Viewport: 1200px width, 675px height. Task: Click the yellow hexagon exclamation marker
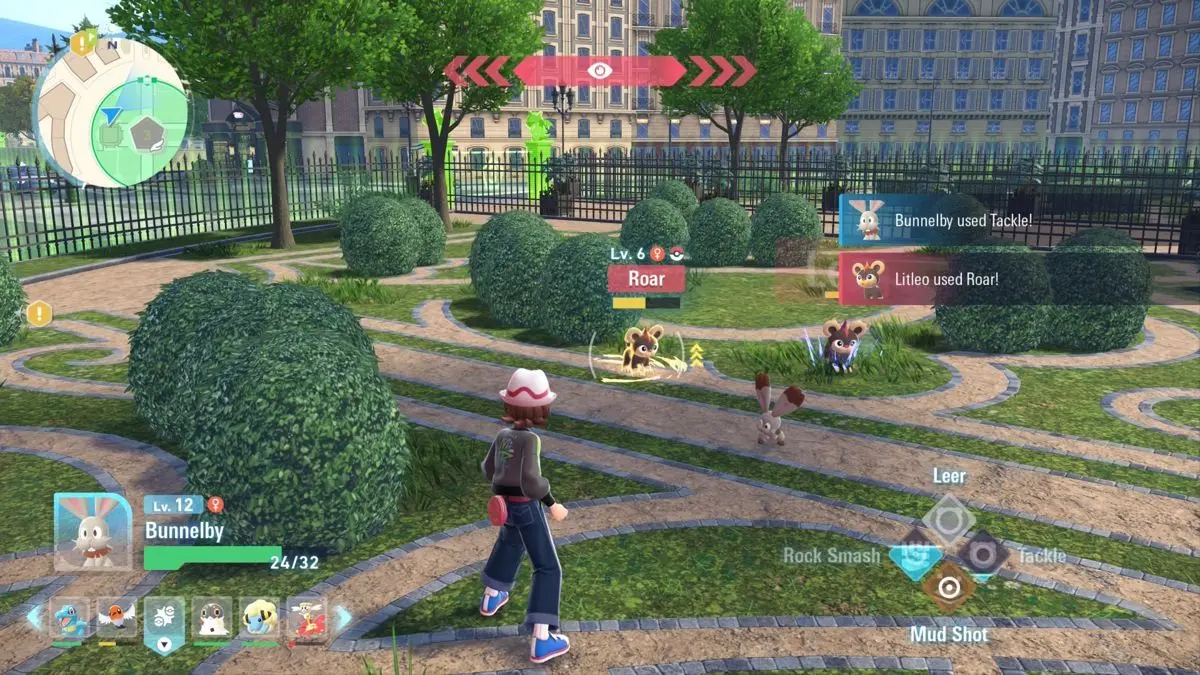pos(39,313)
